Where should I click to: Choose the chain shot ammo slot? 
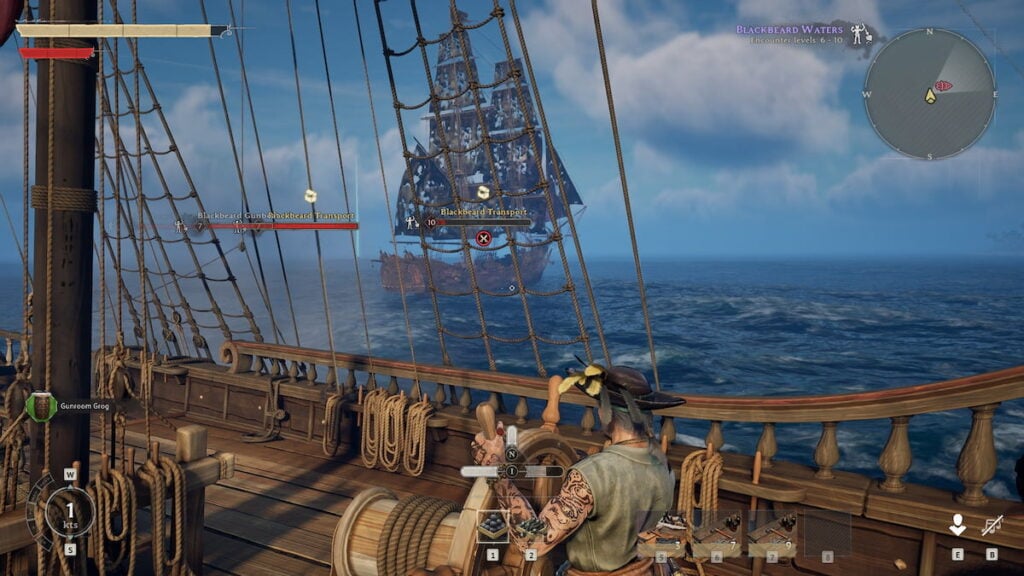529,526
